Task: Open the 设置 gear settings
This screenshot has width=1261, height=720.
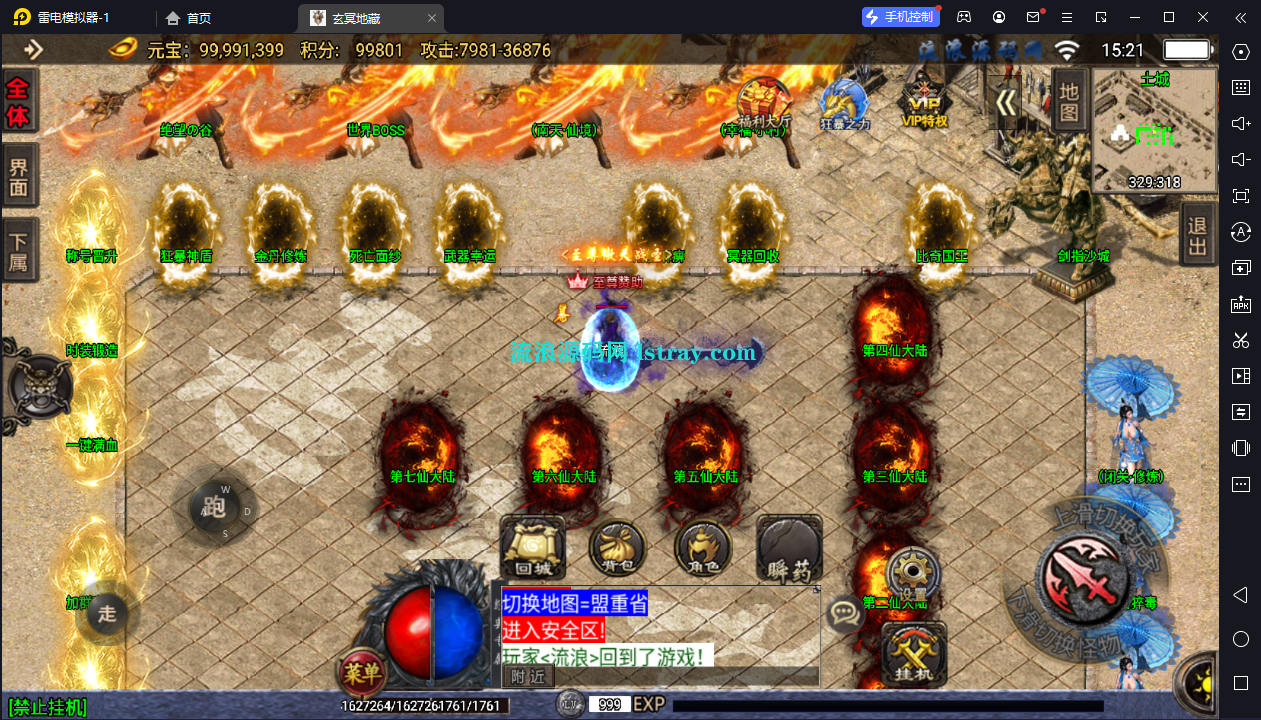Action: 913,574
